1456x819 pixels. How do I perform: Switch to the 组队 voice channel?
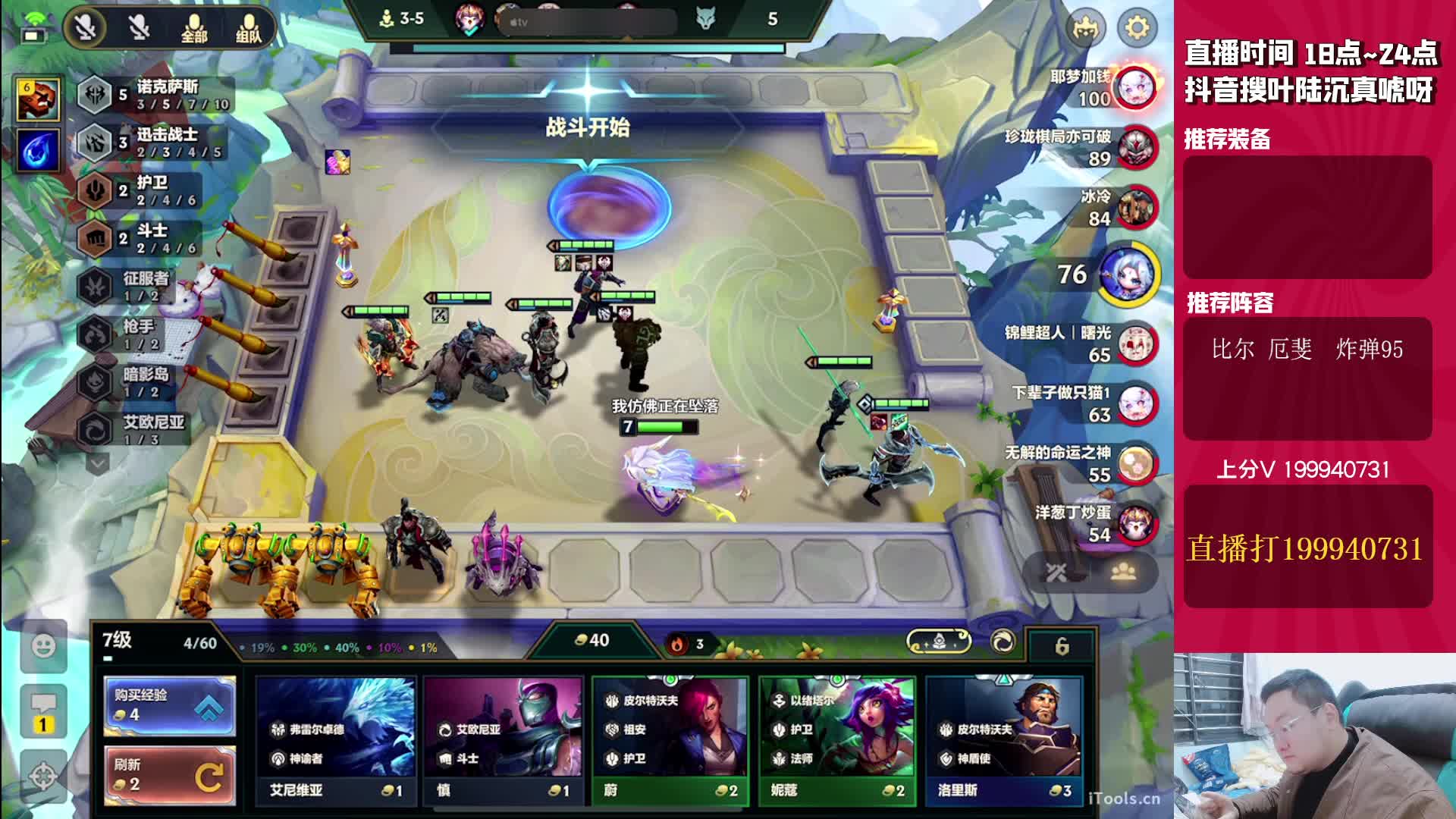tap(248, 28)
